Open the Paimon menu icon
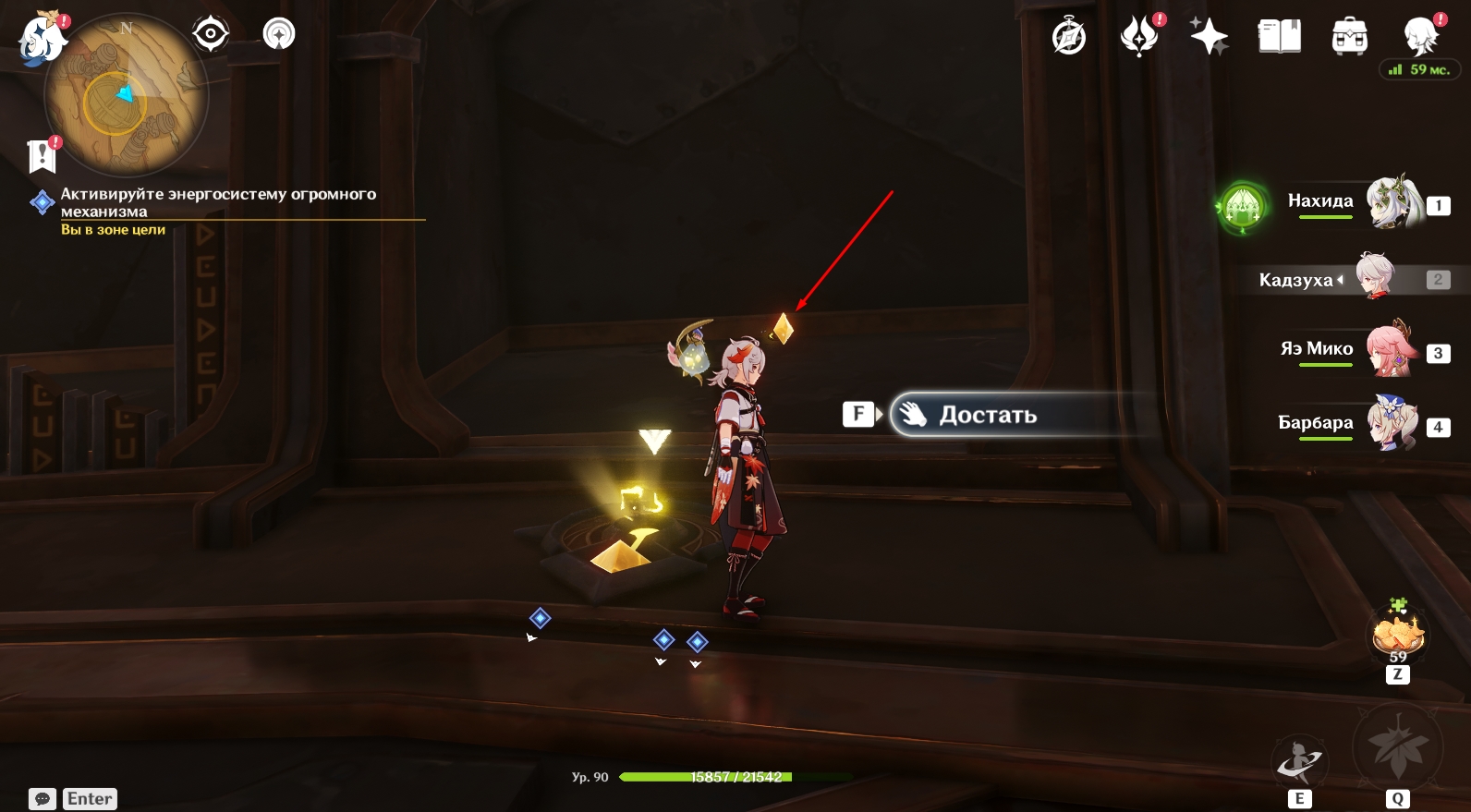 (x=42, y=41)
